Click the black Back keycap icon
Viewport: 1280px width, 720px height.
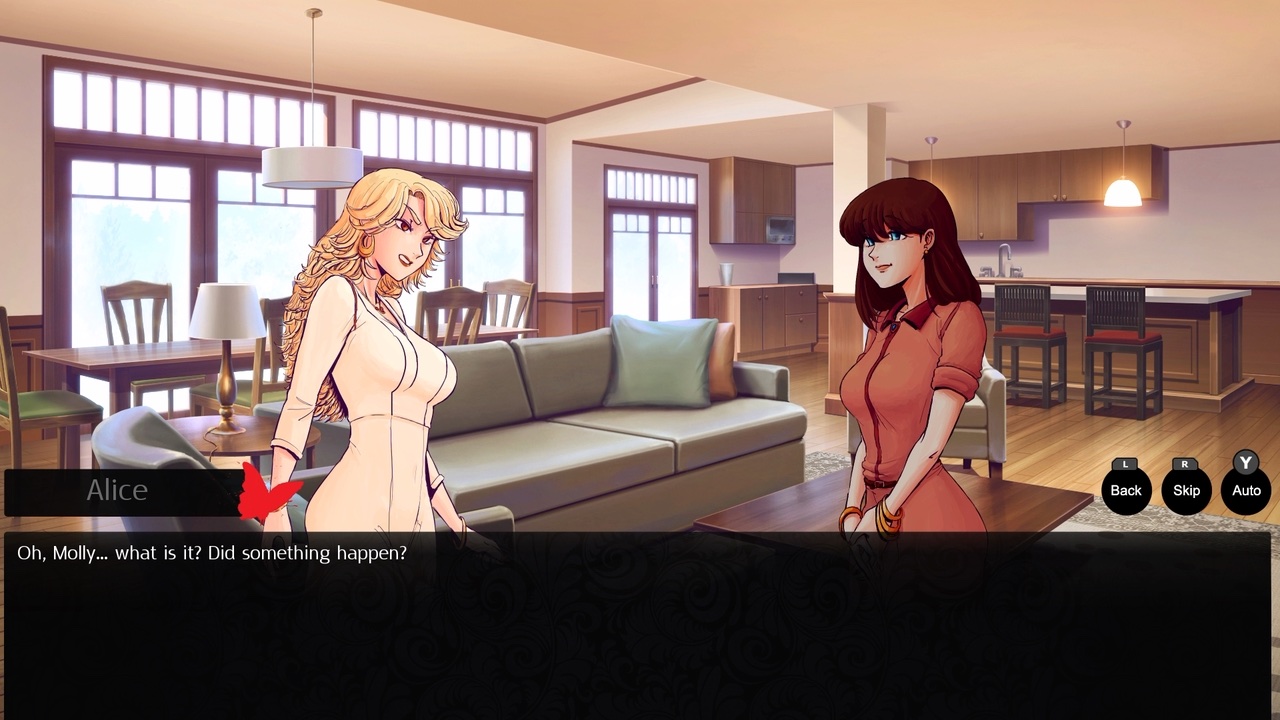(1125, 464)
